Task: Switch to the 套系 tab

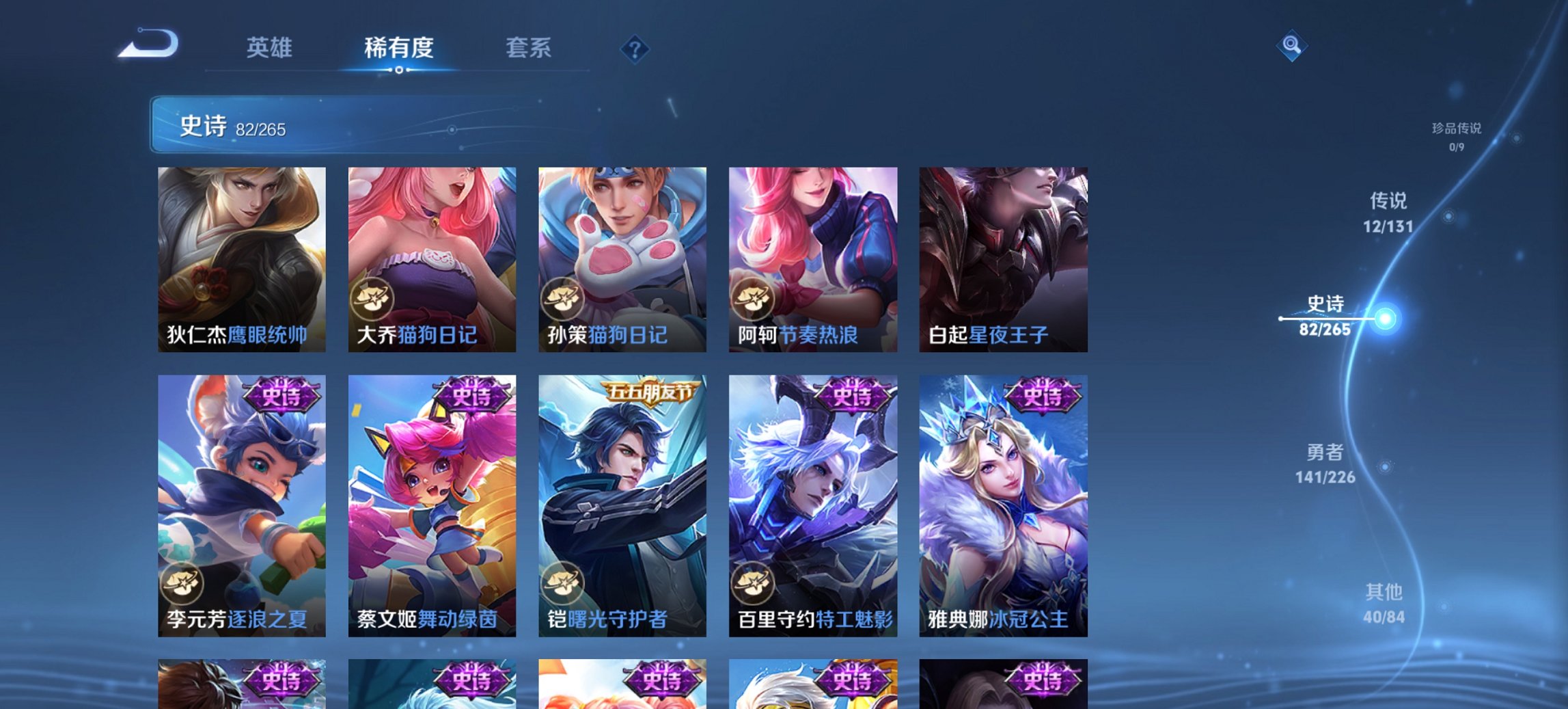Action: tap(529, 49)
